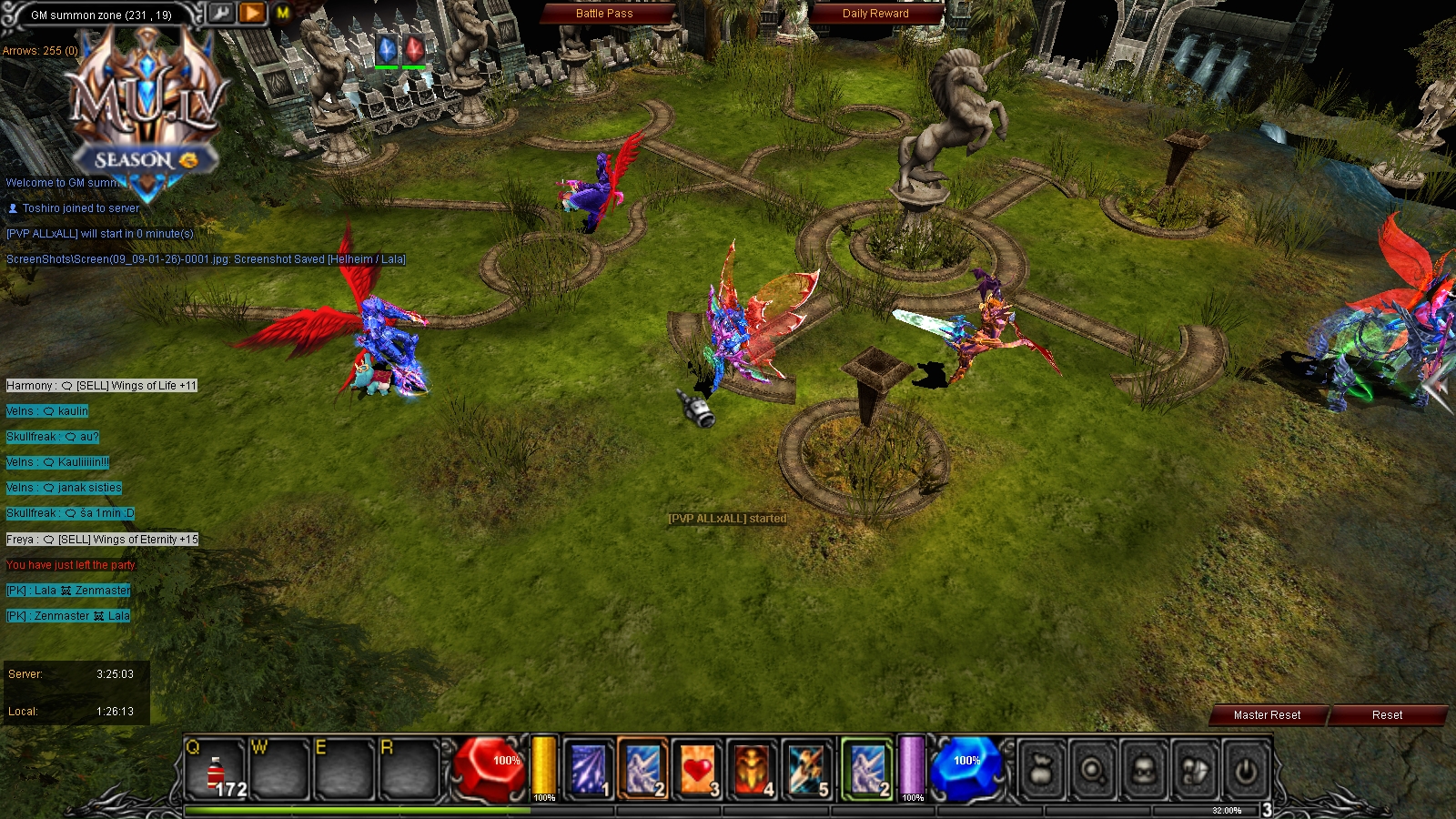The width and height of the screenshot is (1456, 819).
Task: Claim the Daily Reward
Action: point(876,14)
